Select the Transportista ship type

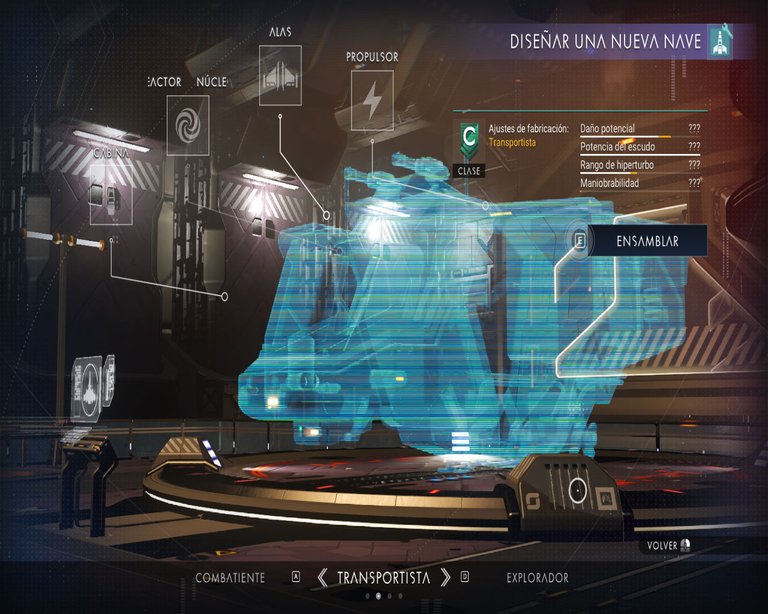(383, 578)
